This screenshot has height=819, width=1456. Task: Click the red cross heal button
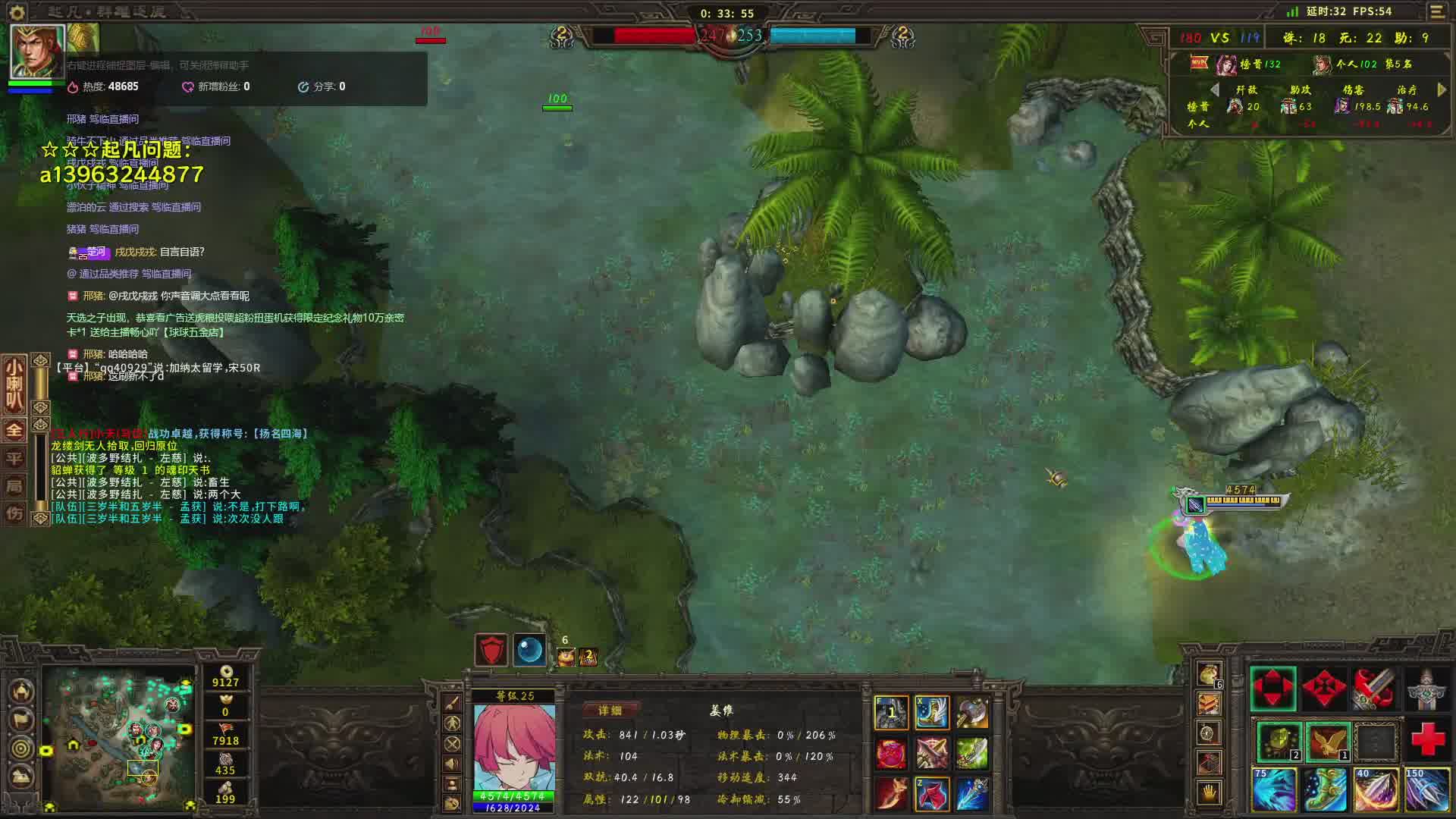coord(1427,739)
